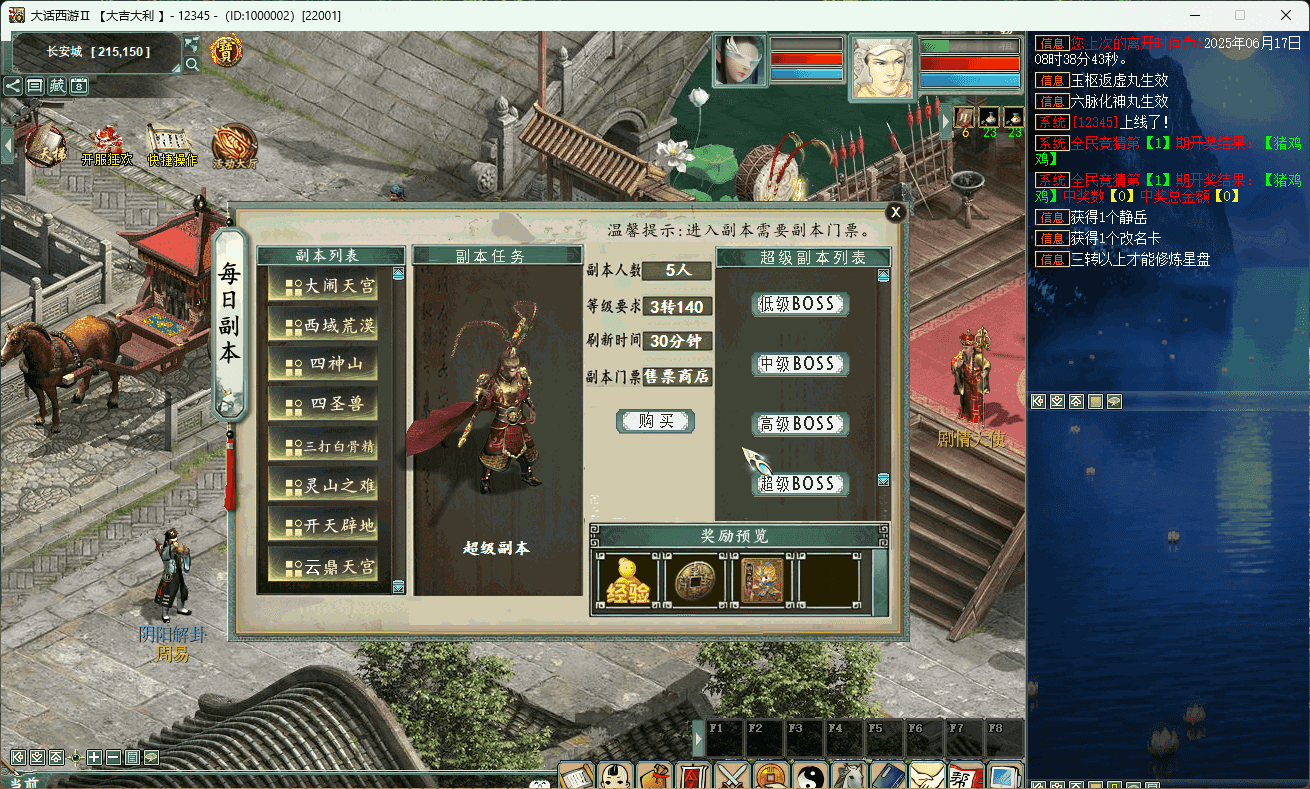Select 大闹天宫 from the dungeon list

pyautogui.click(x=323, y=286)
